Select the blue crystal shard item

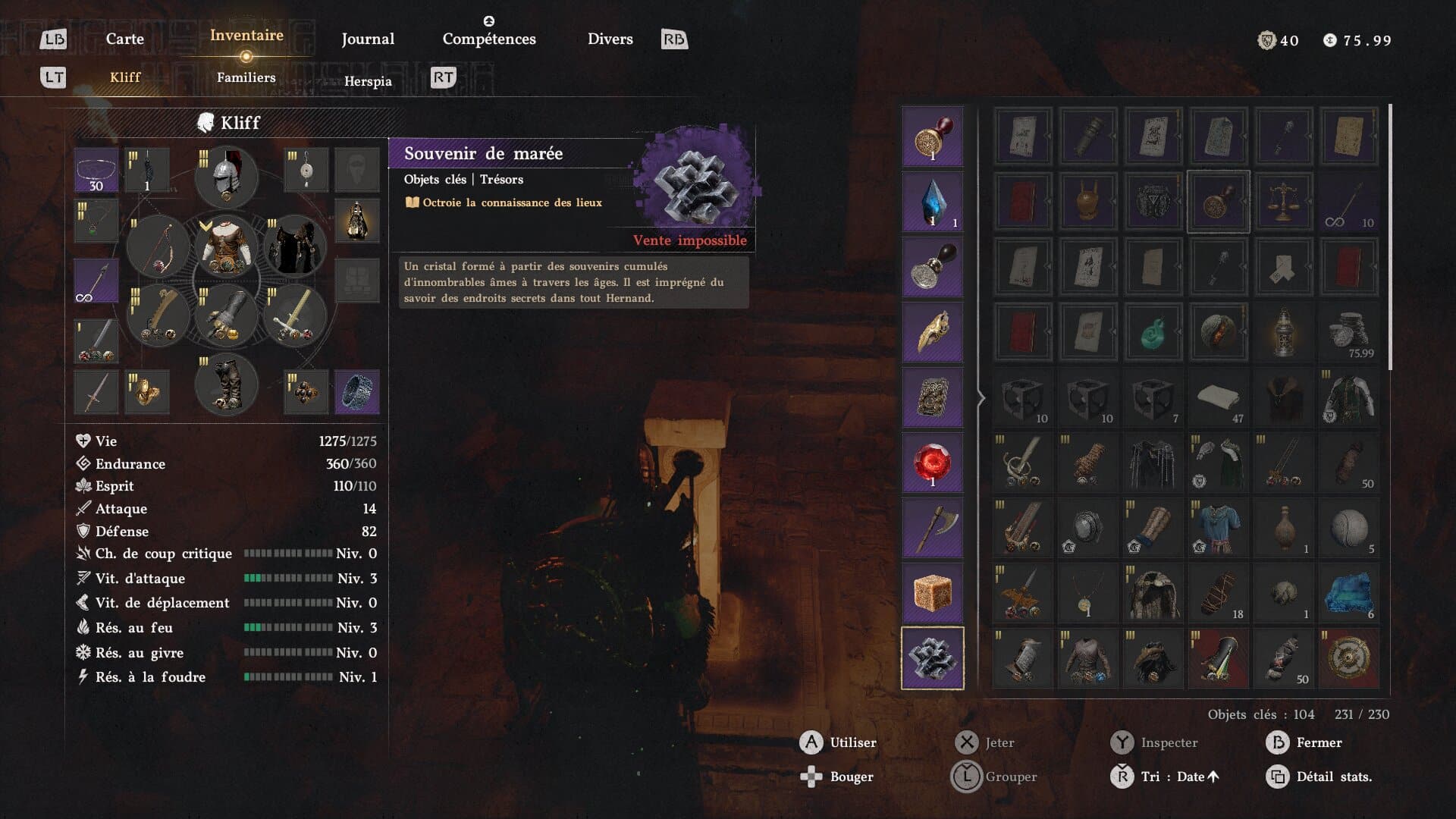[x=932, y=202]
